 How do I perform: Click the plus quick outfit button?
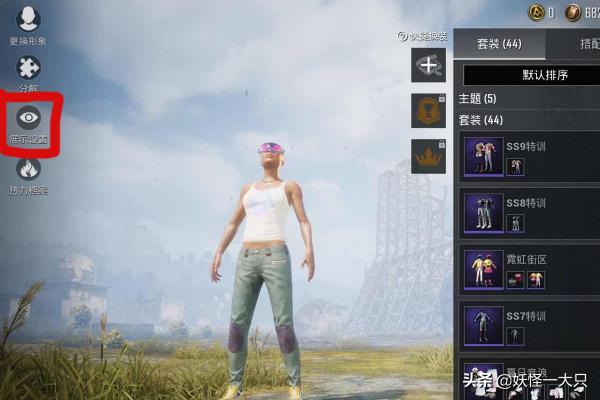click(427, 66)
